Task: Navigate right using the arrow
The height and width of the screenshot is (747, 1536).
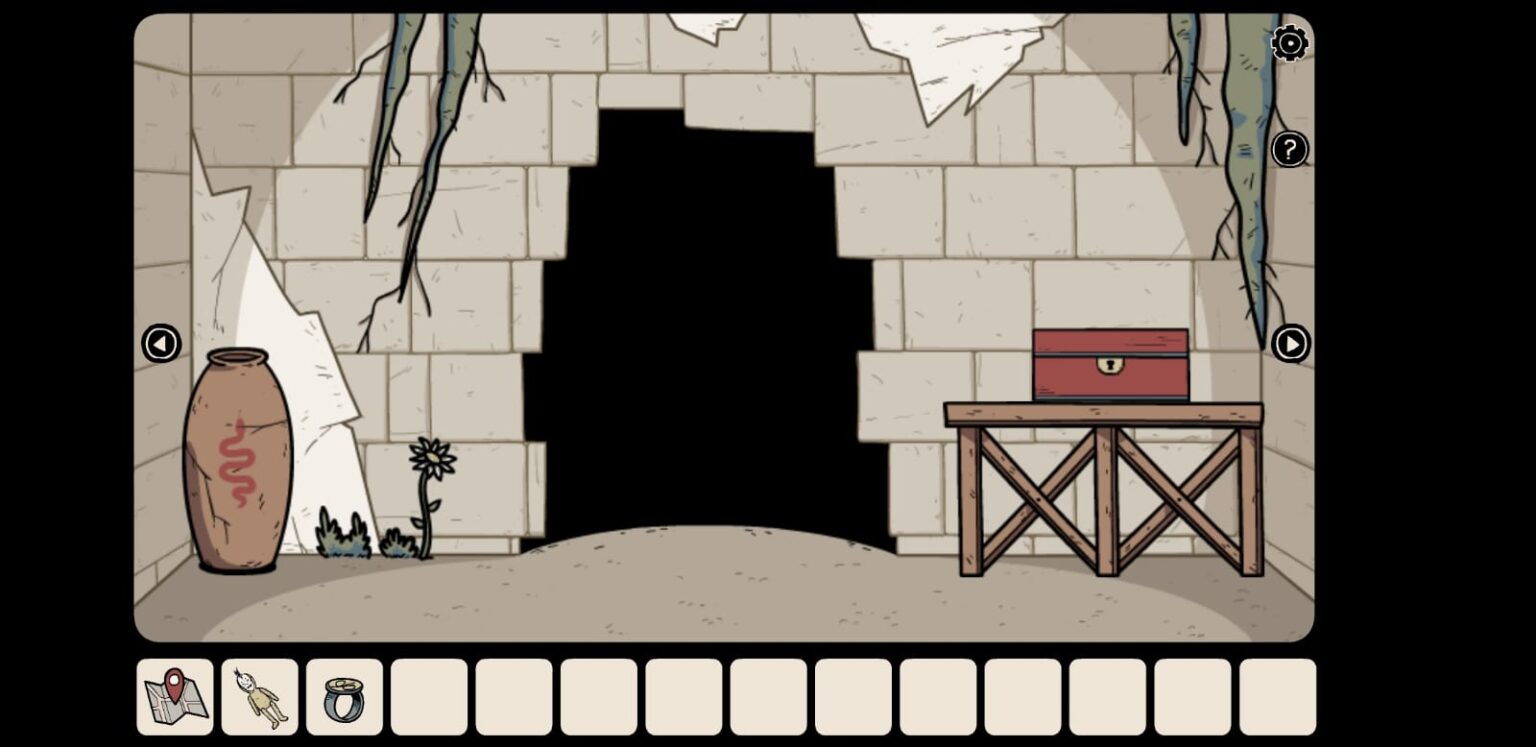Action: coord(1292,343)
